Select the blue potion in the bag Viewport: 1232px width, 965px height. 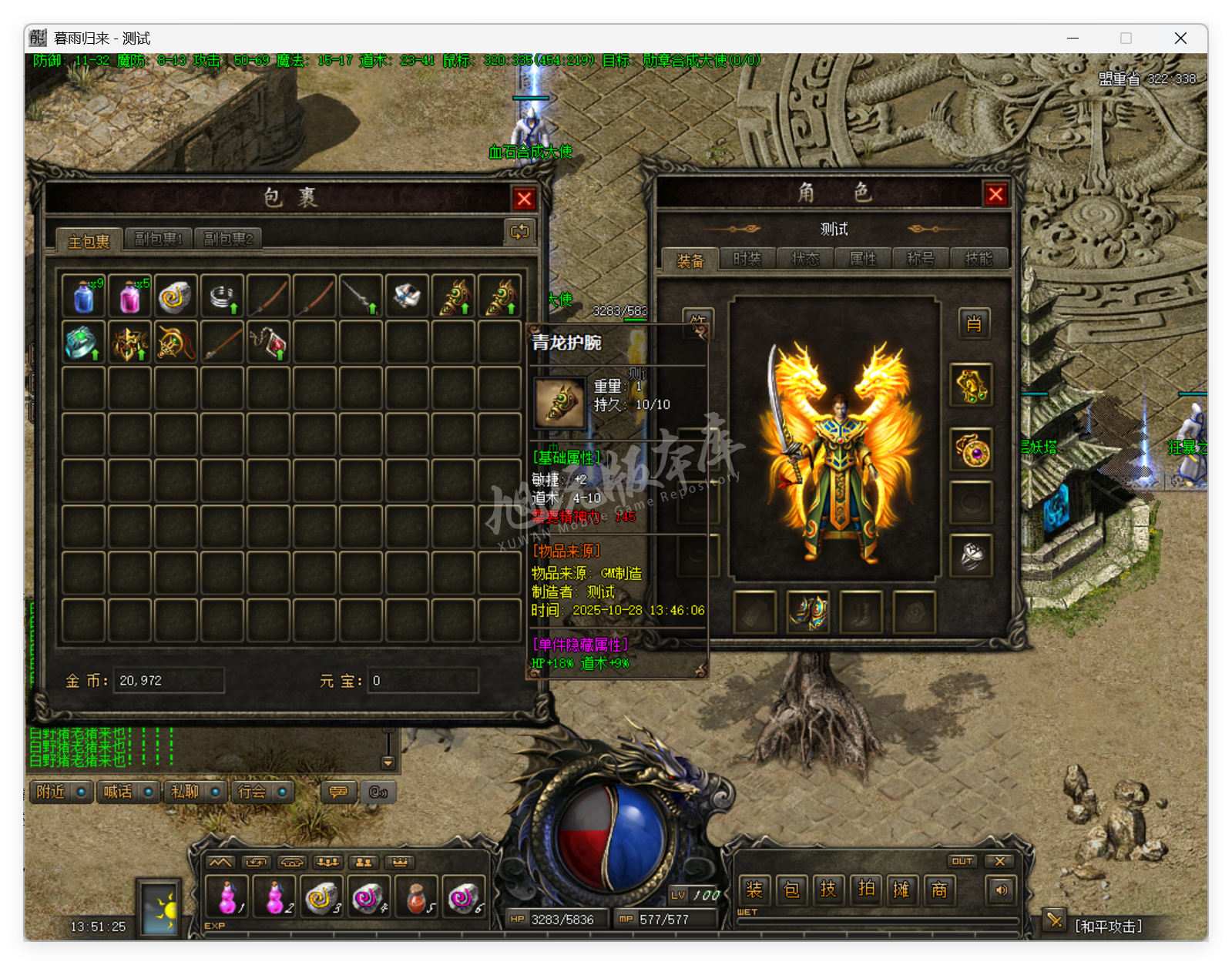(x=83, y=297)
